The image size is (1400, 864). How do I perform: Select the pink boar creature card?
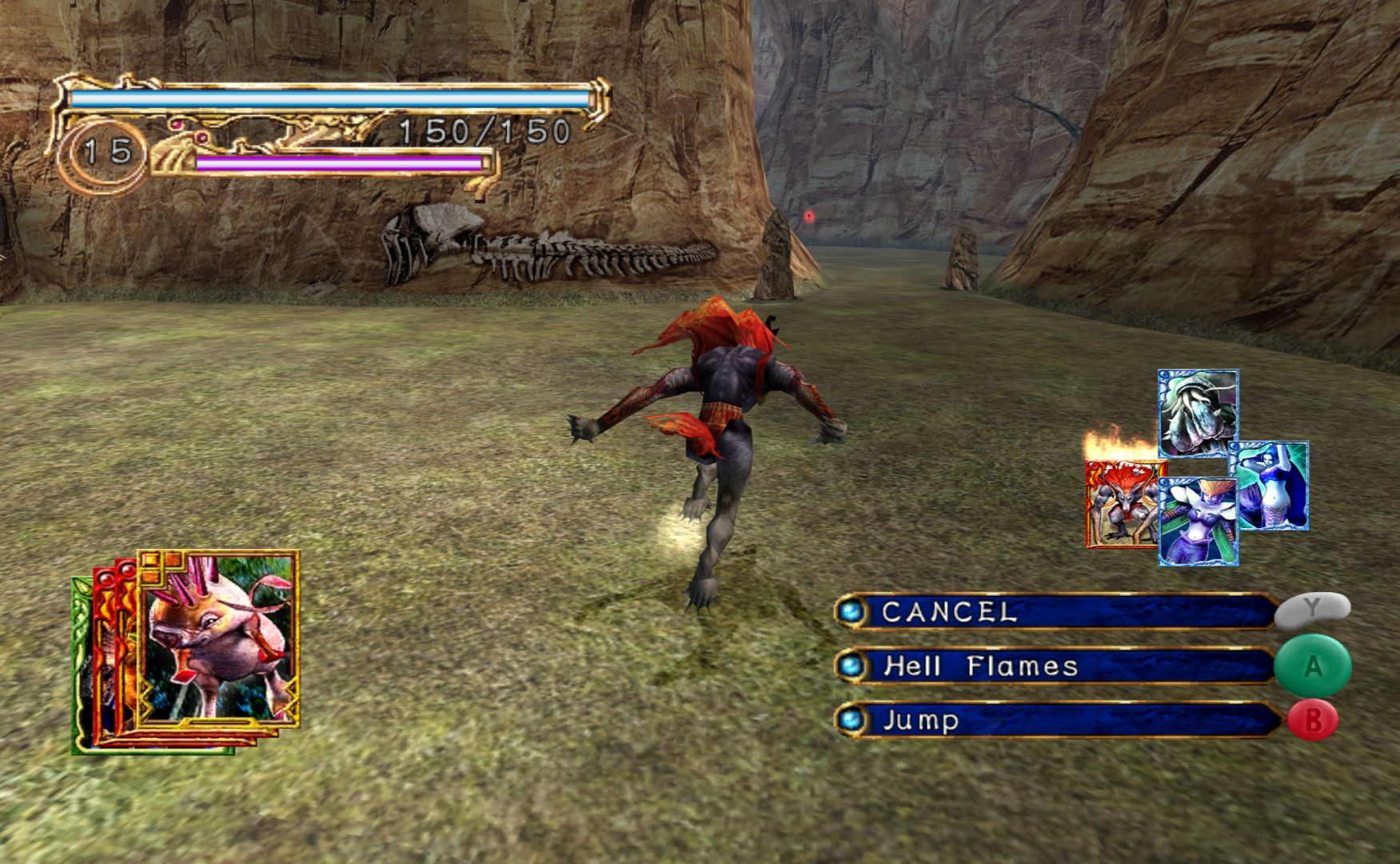pyautogui.click(x=217, y=638)
